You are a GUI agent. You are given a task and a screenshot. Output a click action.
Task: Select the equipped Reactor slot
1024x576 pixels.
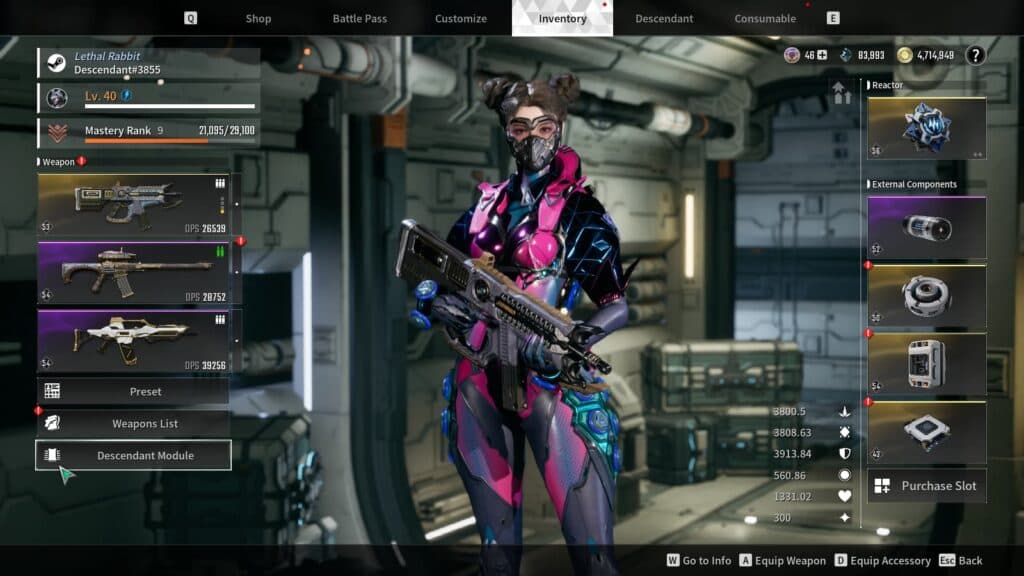pyautogui.click(x=926, y=127)
